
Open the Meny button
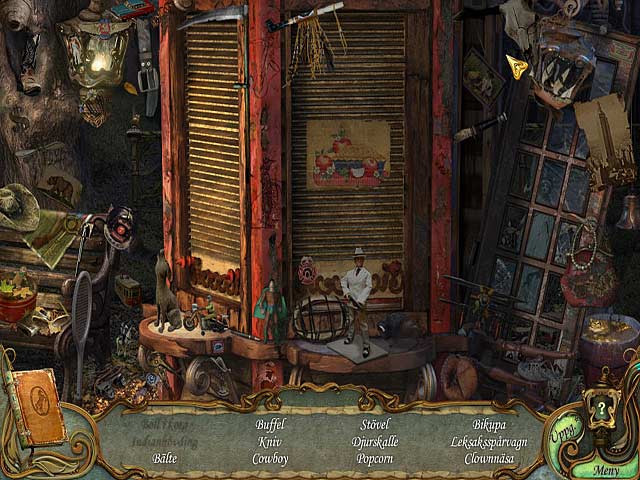(606, 470)
